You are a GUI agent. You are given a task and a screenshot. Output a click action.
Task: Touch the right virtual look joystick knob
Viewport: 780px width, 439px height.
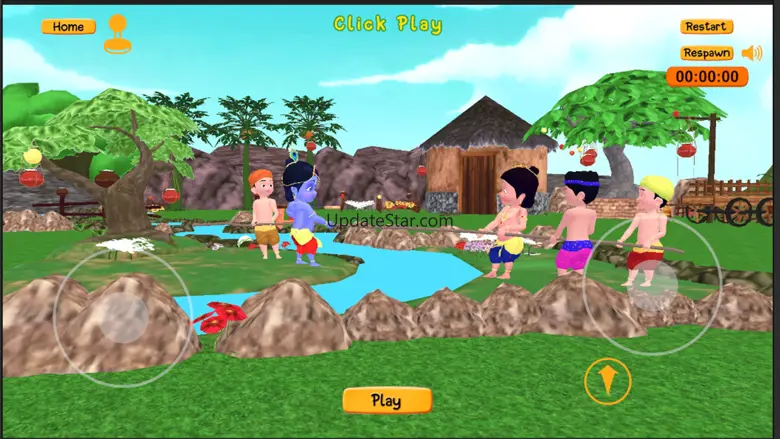651,284
